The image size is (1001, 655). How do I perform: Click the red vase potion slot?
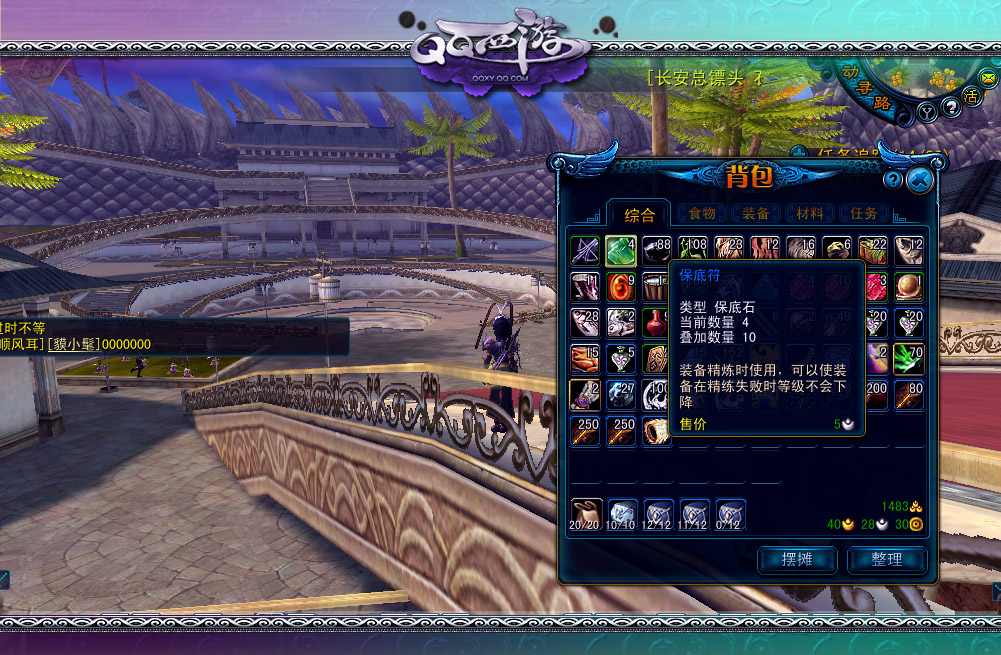656,322
